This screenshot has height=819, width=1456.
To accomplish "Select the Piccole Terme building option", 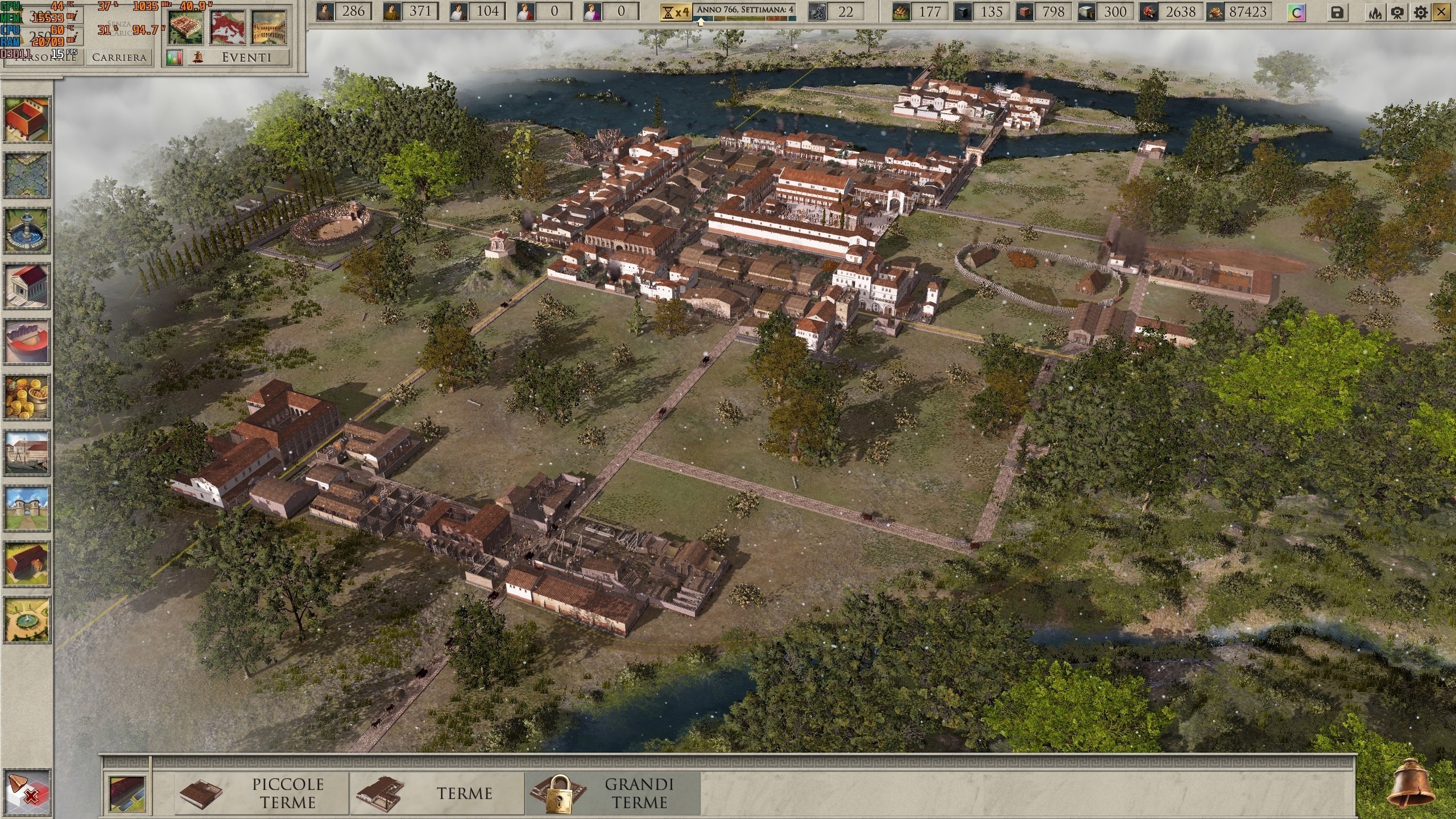I will tap(263, 793).
